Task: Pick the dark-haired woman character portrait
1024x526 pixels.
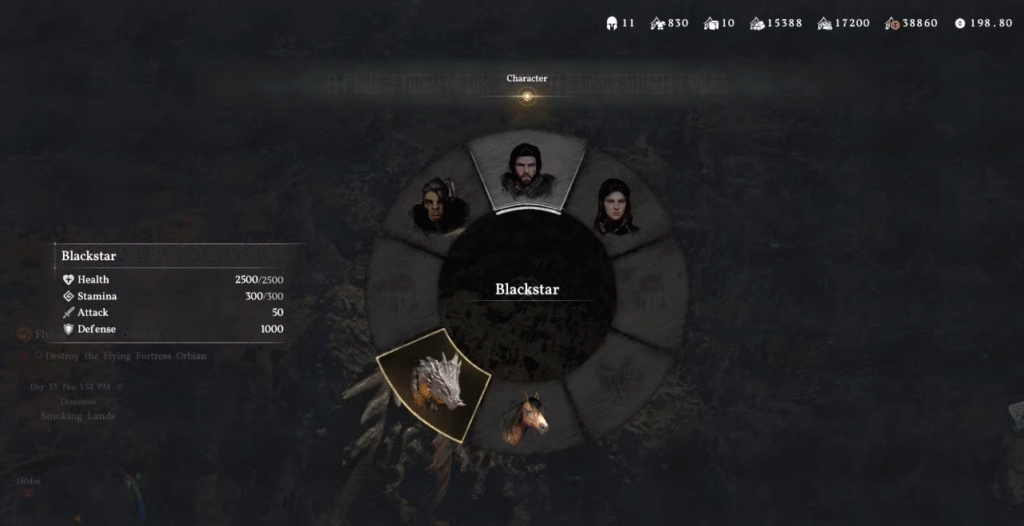Action: point(615,207)
